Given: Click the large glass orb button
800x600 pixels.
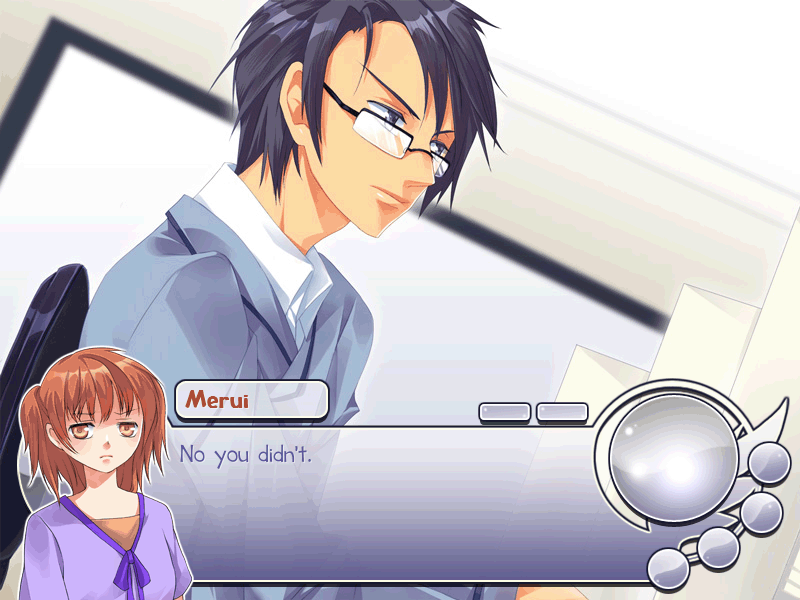Looking at the screenshot, I should 674,453.
